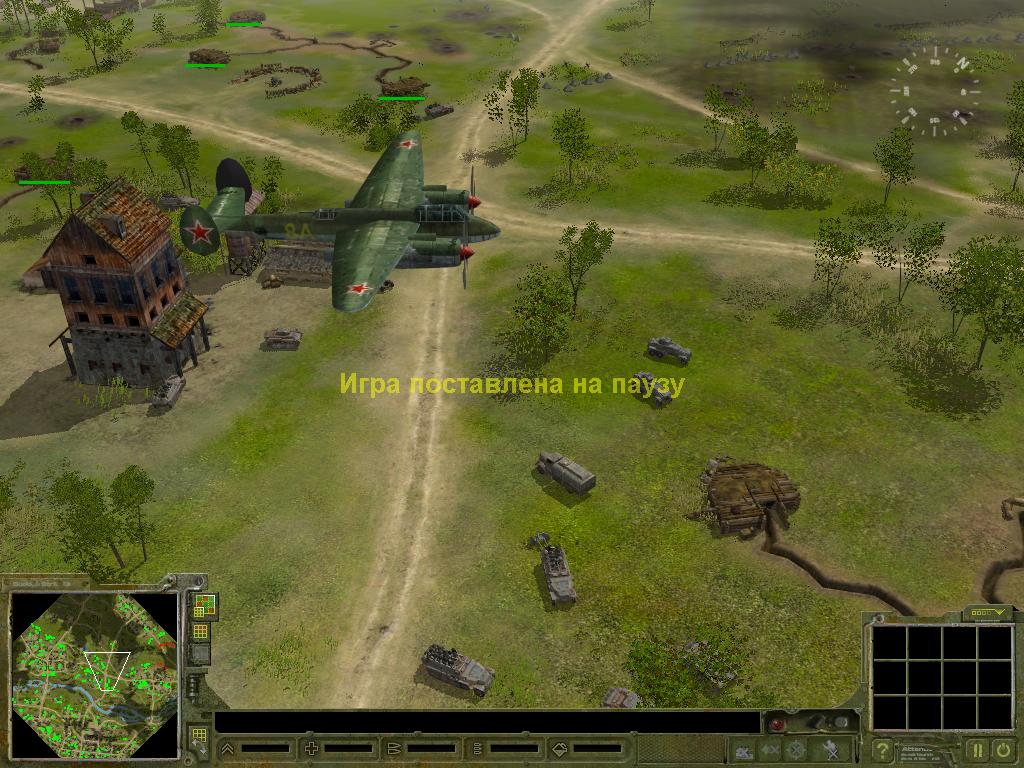This screenshot has width=1024, height=768.
Task: Activate the soldier with crossed tools command
Action: point(830,749)
